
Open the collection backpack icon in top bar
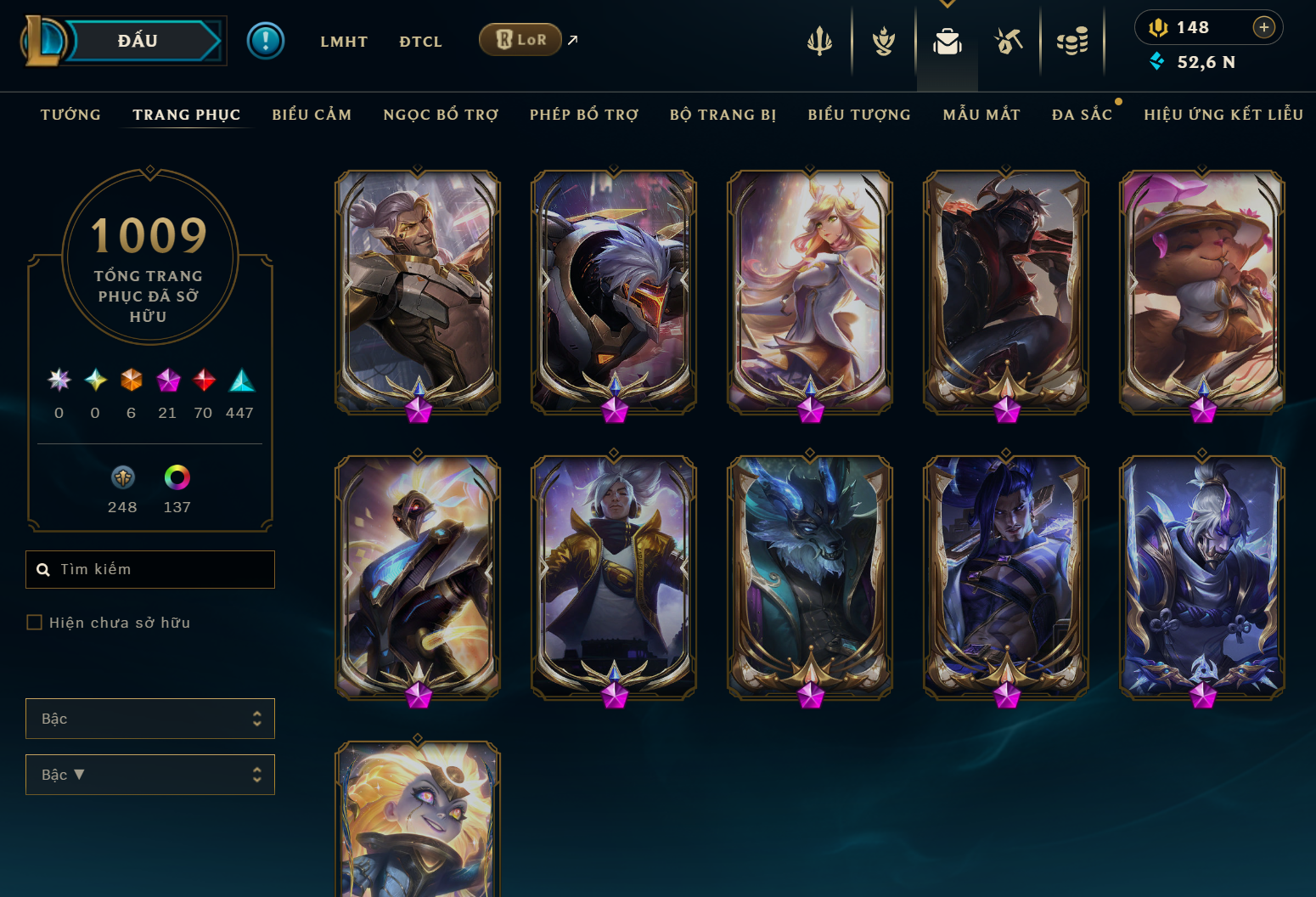click(x=948, y=41)
